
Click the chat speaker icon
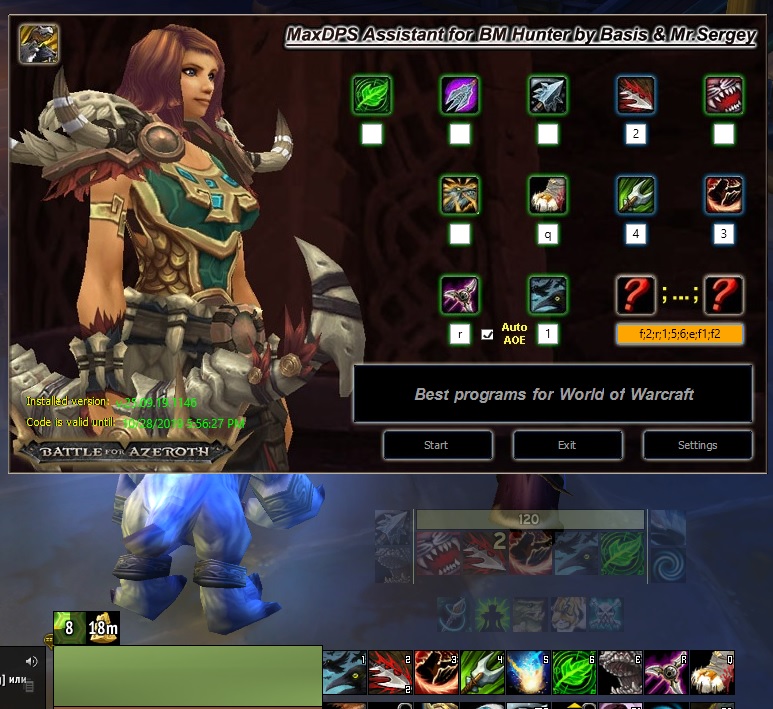pos(31,661)
